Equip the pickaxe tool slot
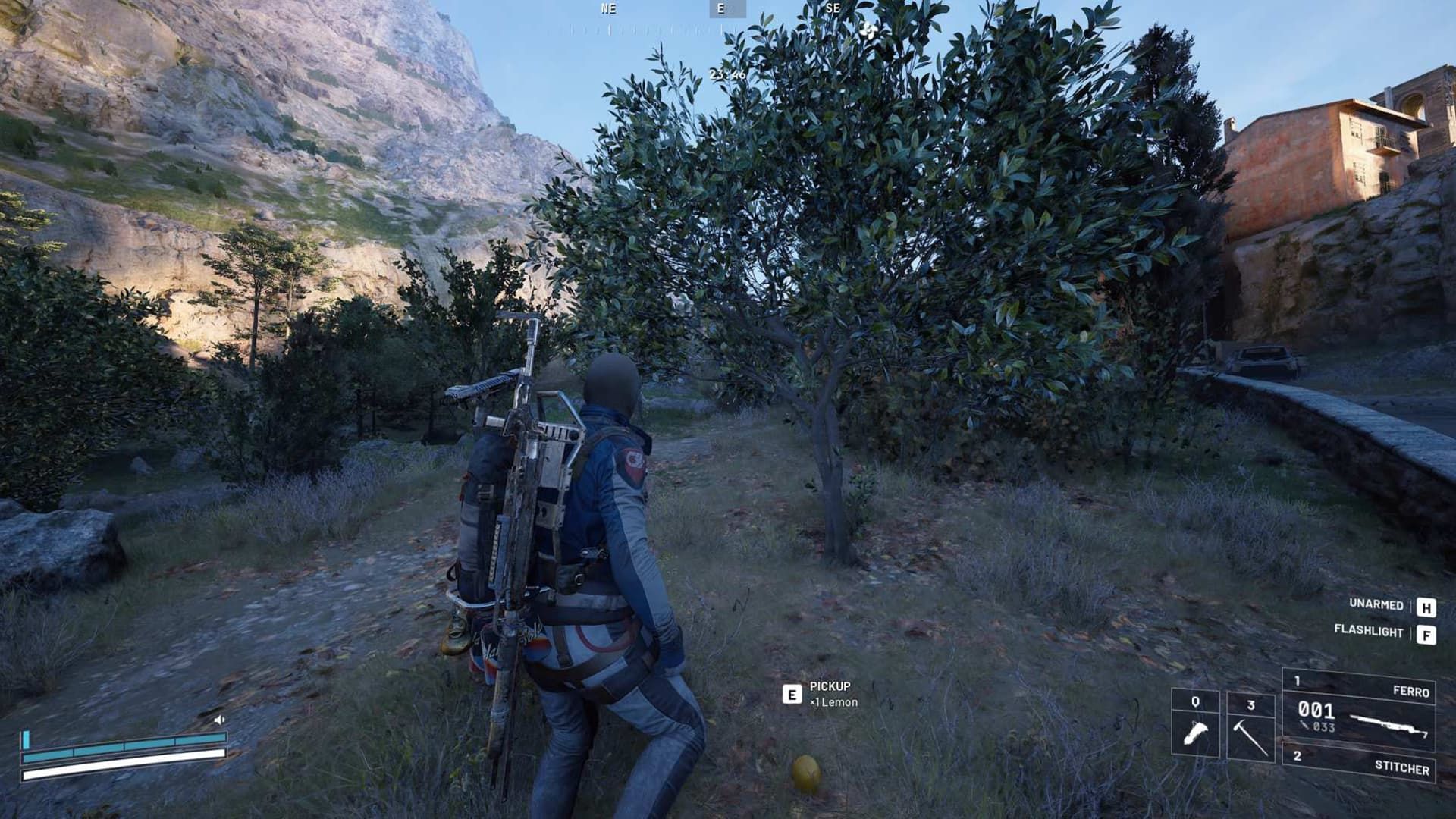The width and height of the screenshot is (1456, 819). pos(1250,726)
